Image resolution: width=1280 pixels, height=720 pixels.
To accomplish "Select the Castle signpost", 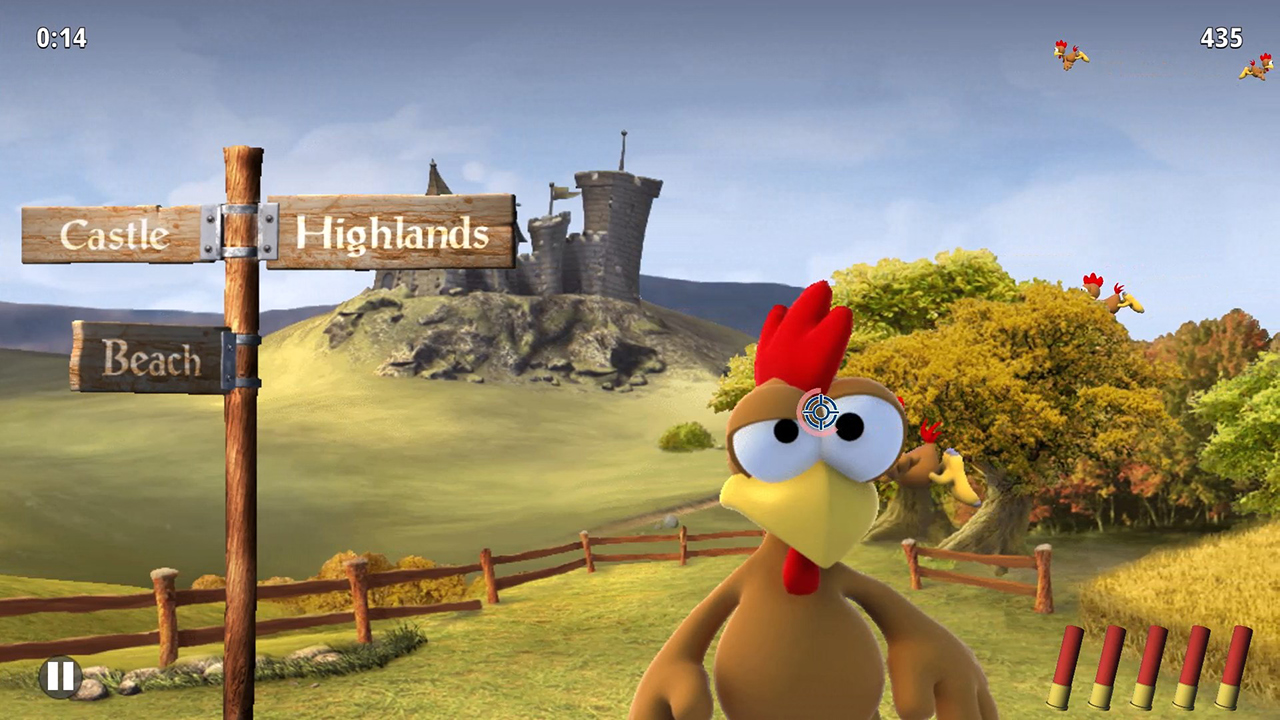I will point(115,235).
